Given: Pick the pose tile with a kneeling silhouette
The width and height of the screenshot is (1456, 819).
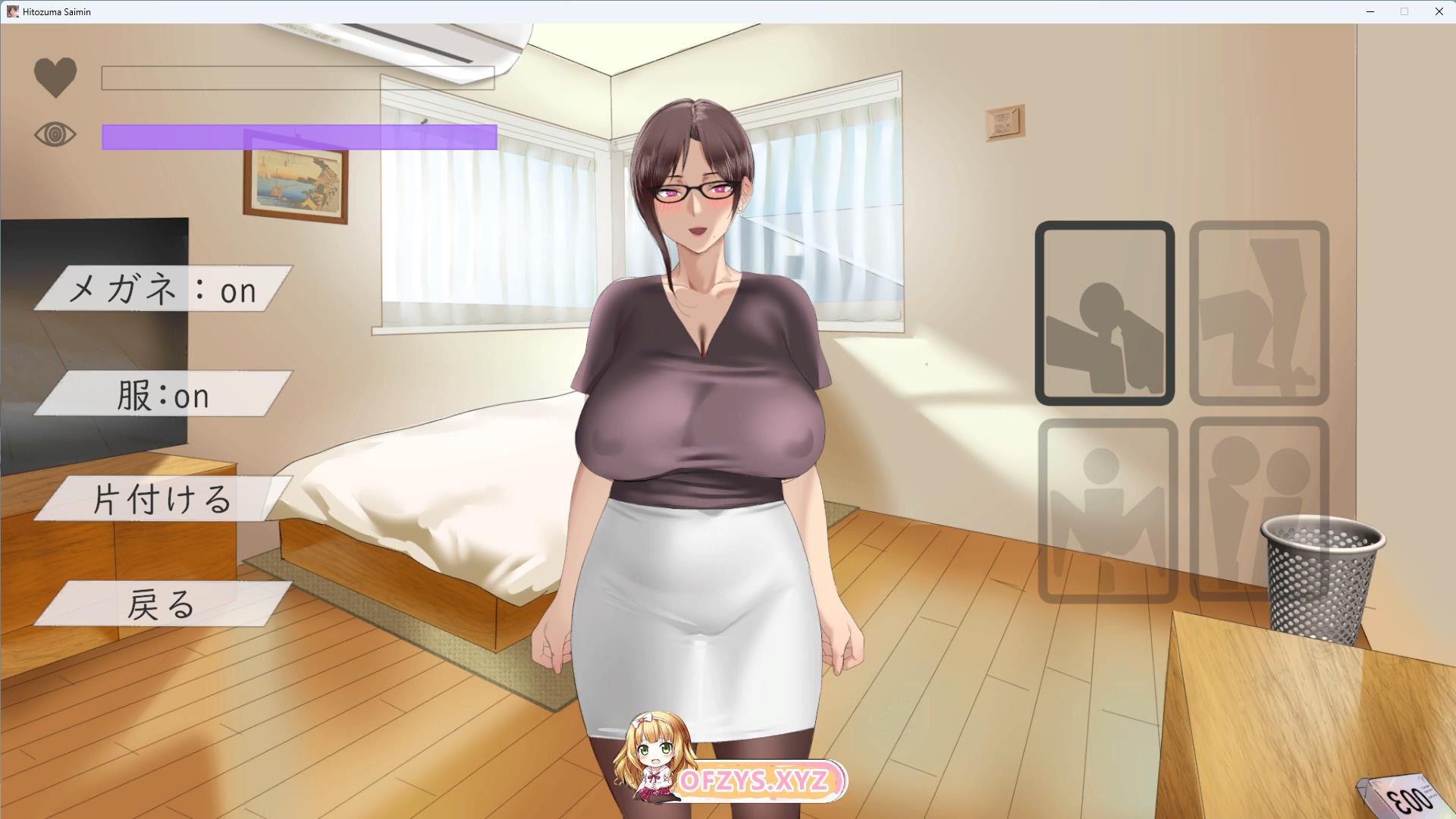Looking at the screenshot, I should (1259, 313).
